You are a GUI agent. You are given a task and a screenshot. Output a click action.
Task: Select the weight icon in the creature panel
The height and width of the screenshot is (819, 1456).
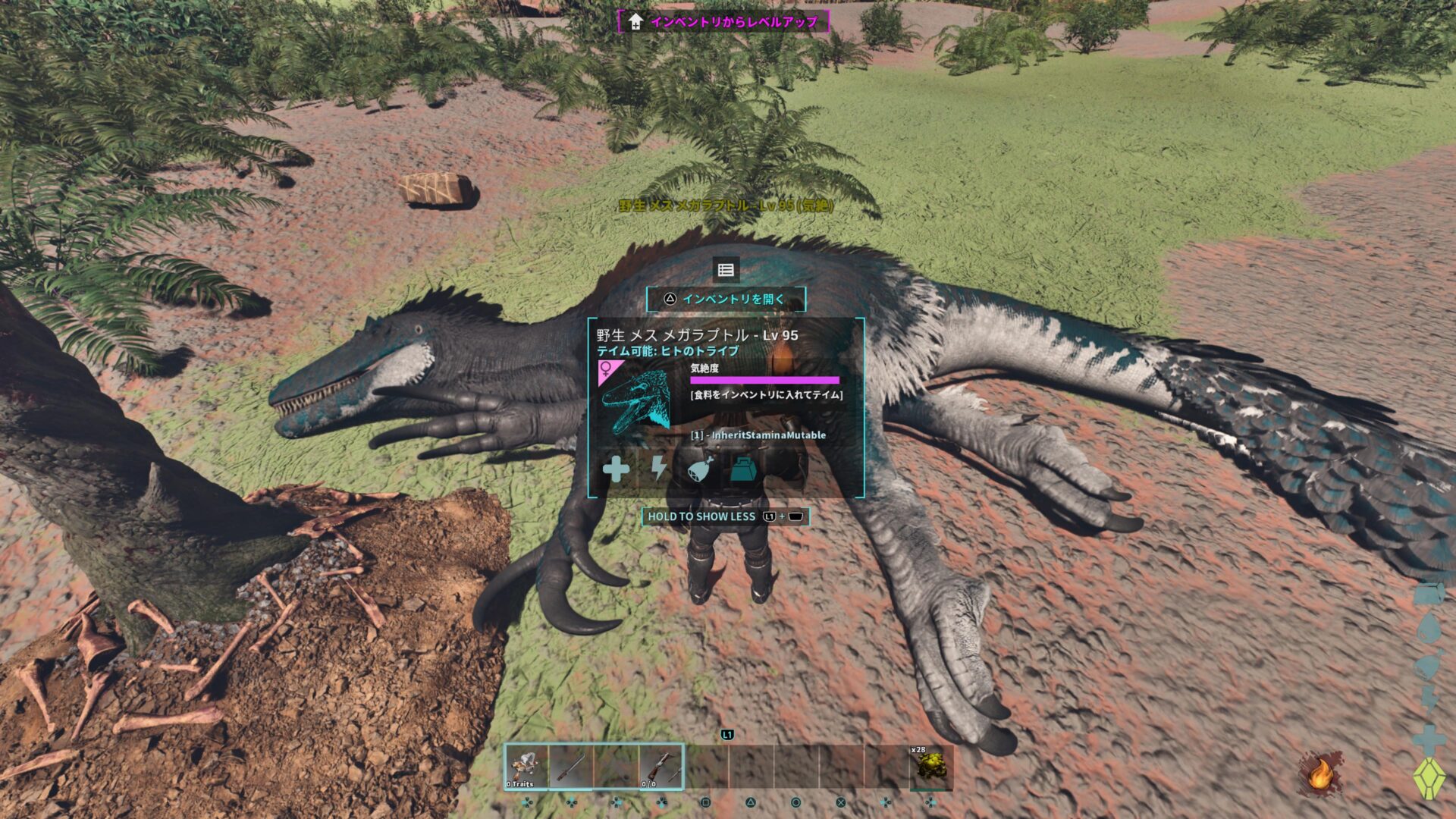click(x=744, y=469)
